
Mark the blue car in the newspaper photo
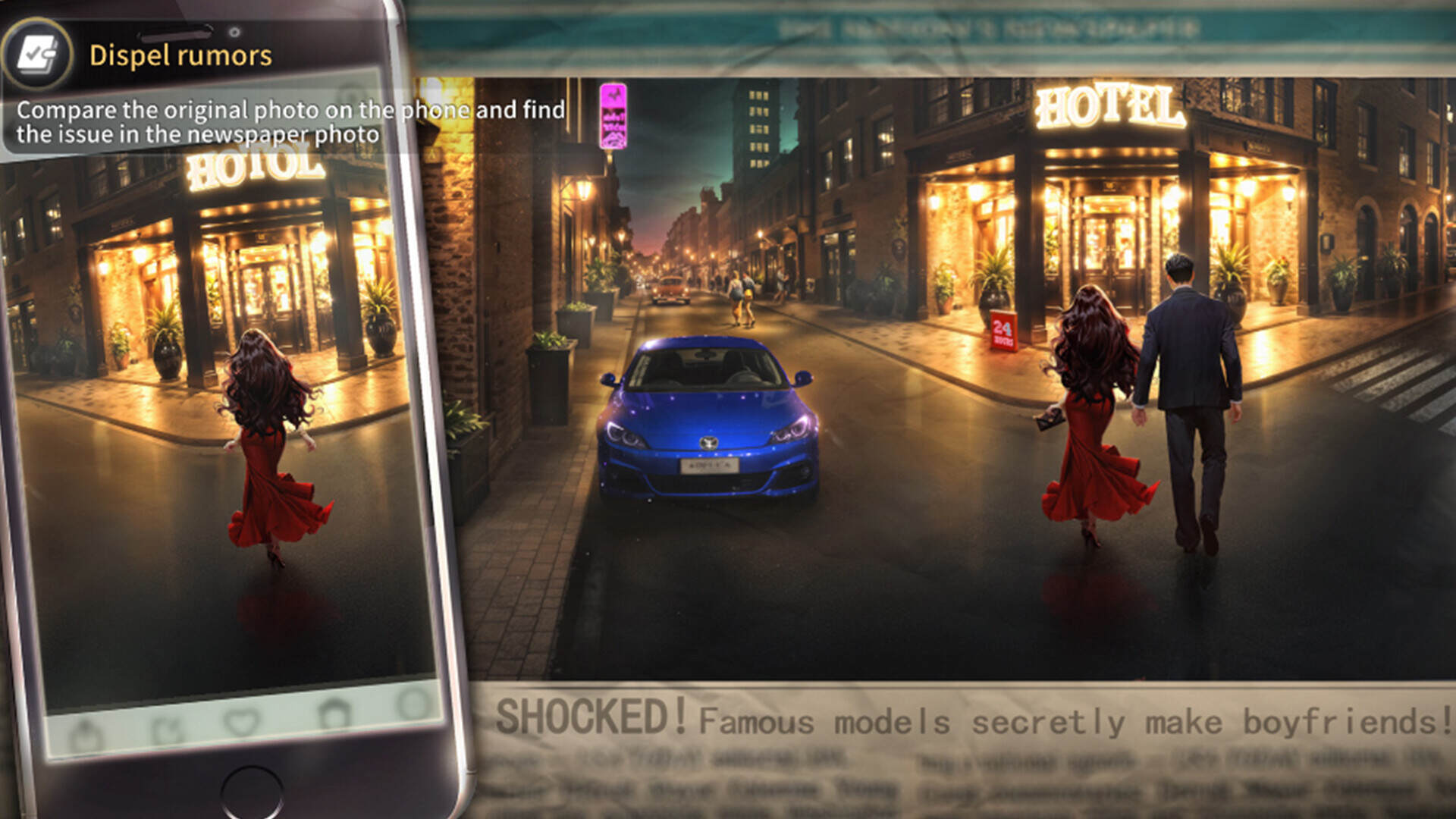coord(707,421)
